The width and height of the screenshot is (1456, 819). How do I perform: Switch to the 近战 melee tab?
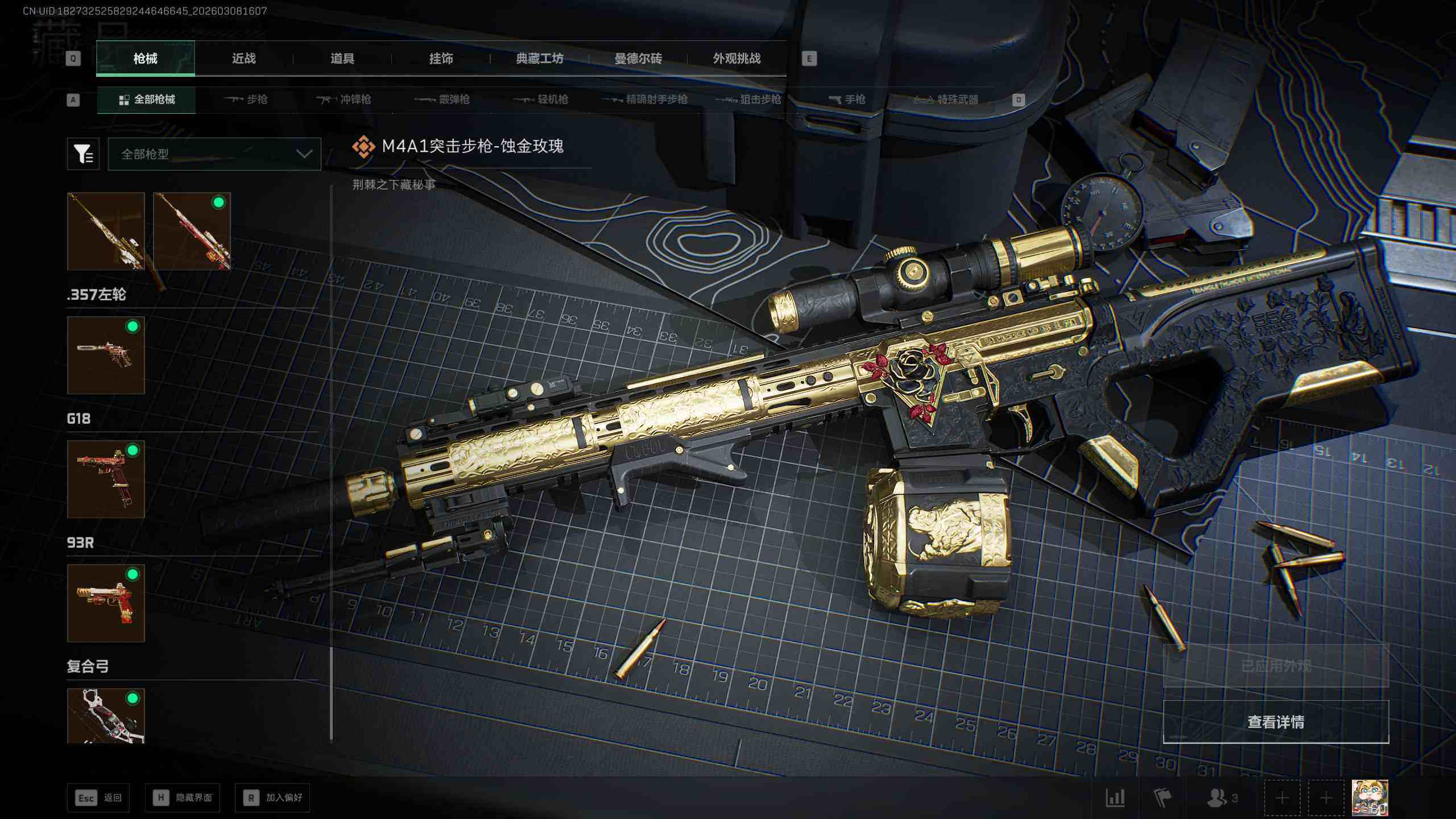pos(243,59)
